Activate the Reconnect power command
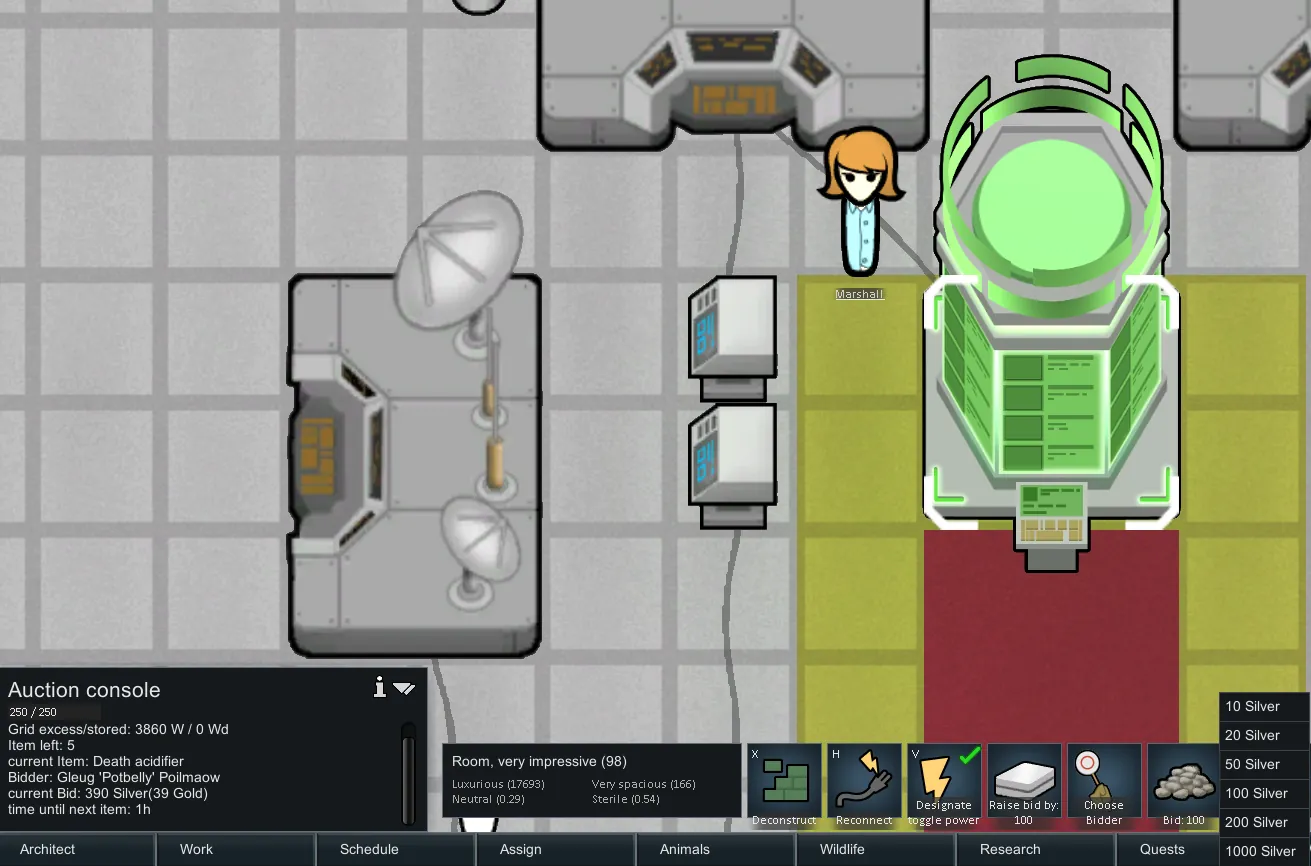 pyautogui.click(x=864, y=786)
